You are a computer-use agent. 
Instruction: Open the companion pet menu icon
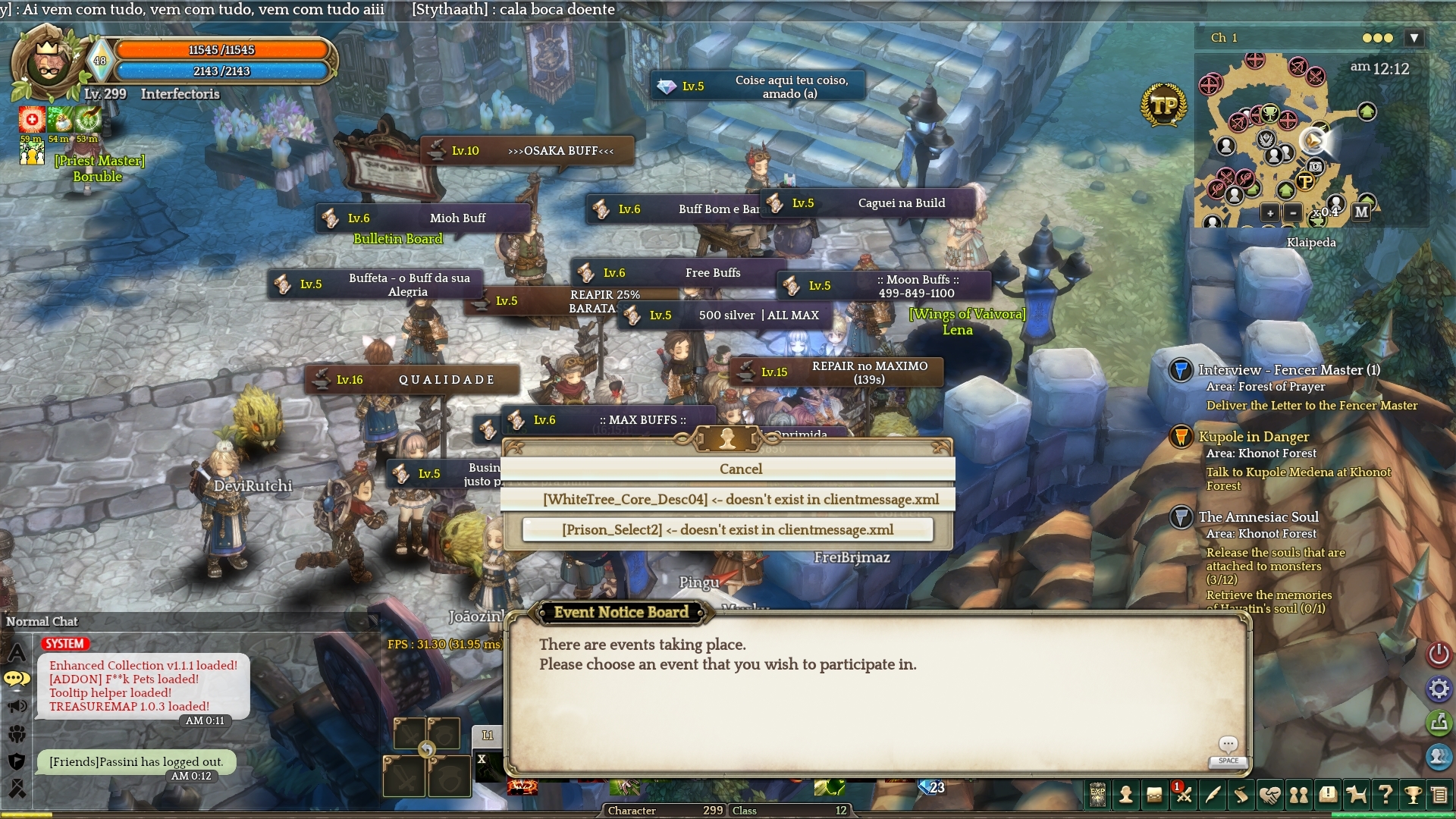click(x=1356, y=795)
